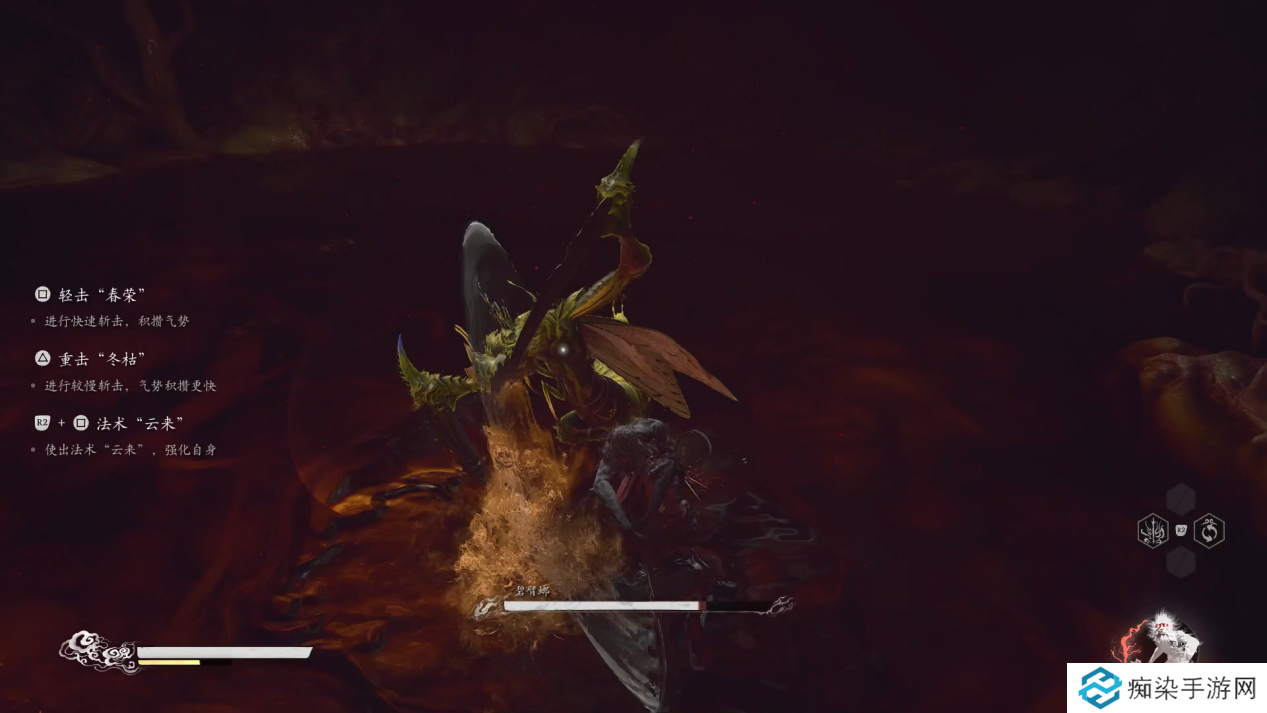The height and width of the screenshot is (713, 1267).
Task: Activate the circular arrows swap skill hexagon
Action: tap(1209, 530)
